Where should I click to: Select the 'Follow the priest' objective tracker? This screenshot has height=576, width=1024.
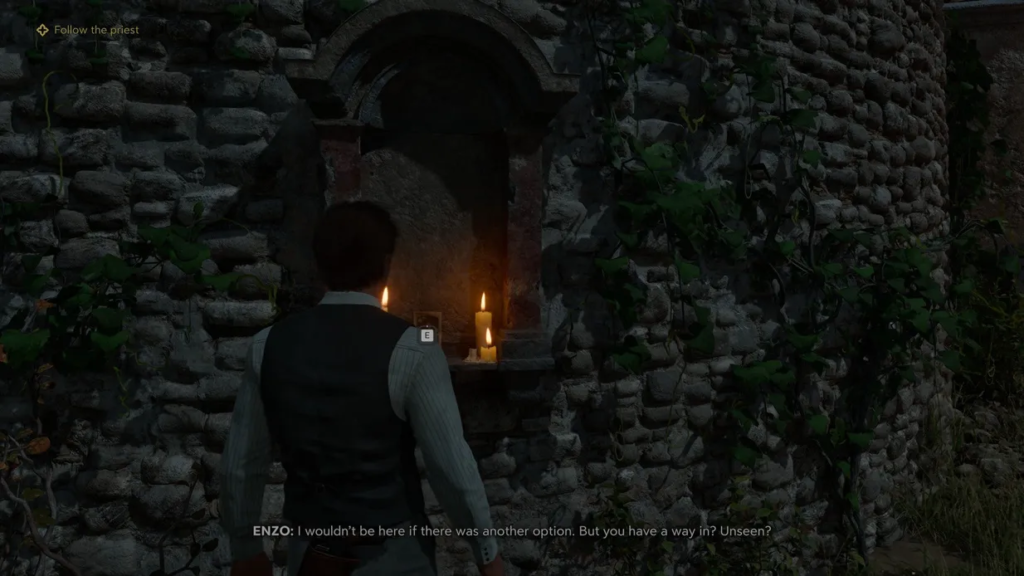pos(88,30)
